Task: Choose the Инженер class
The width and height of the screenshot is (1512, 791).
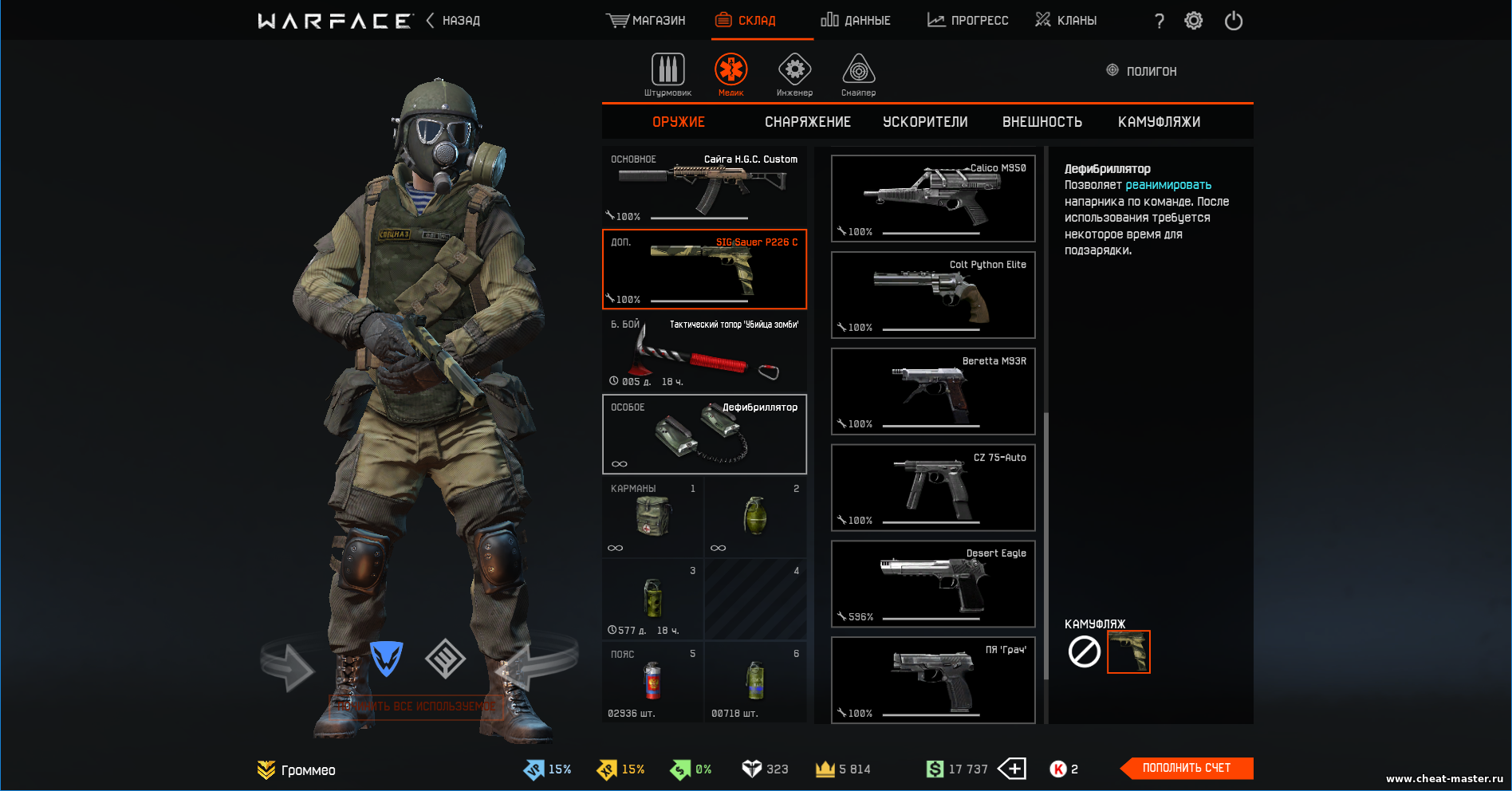Action: pos(794,75)
